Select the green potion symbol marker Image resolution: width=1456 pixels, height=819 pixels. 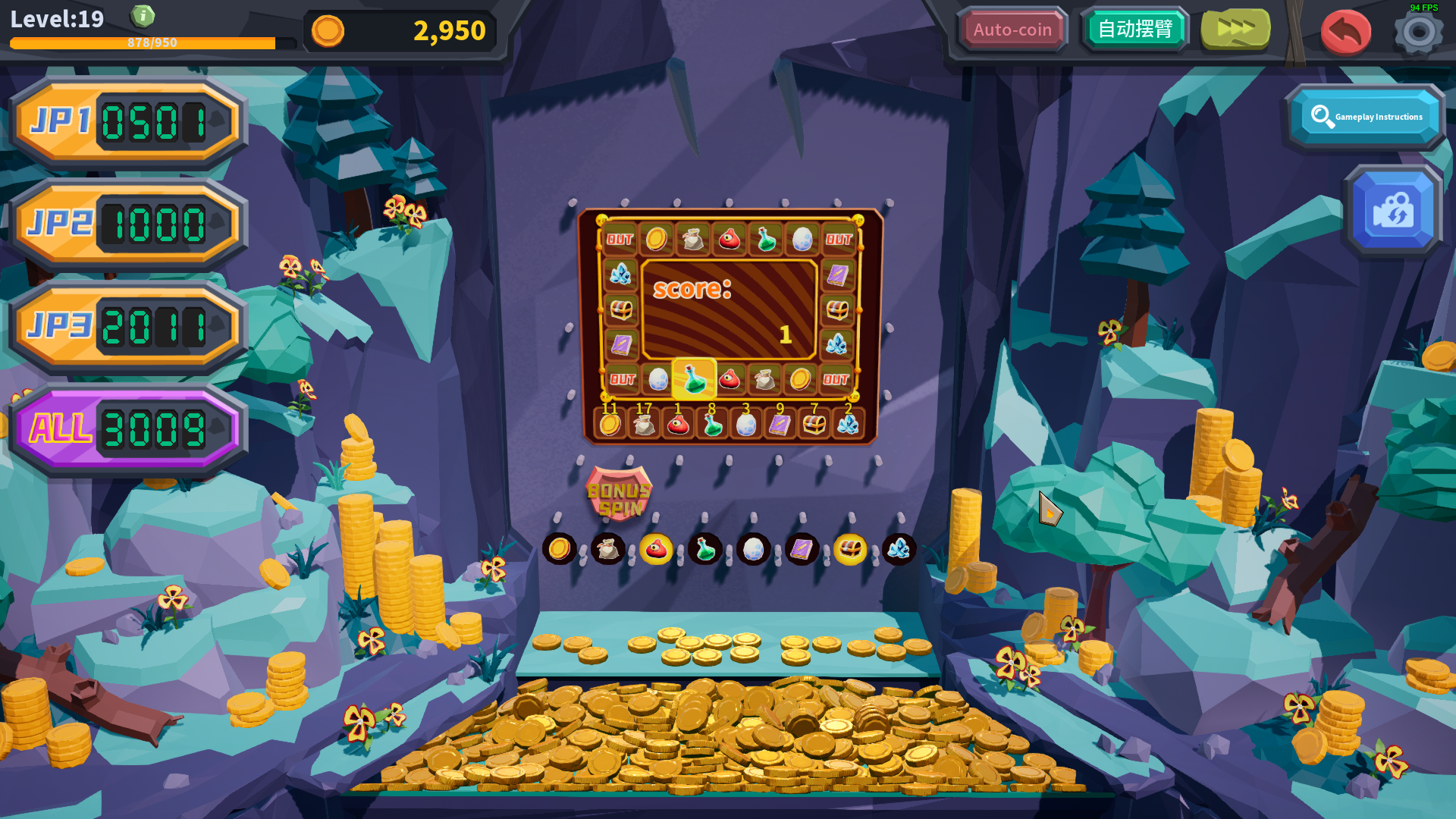coord(704,548)
